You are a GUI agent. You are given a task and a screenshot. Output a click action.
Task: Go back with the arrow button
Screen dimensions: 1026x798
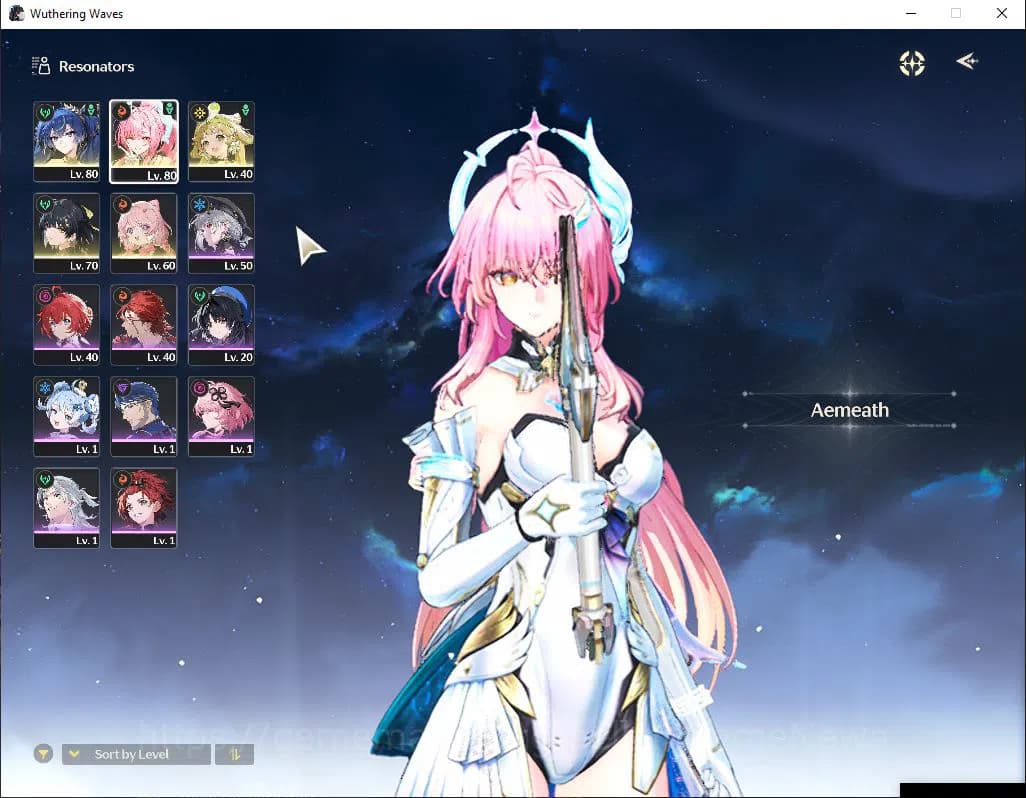(x=966, y=62)
